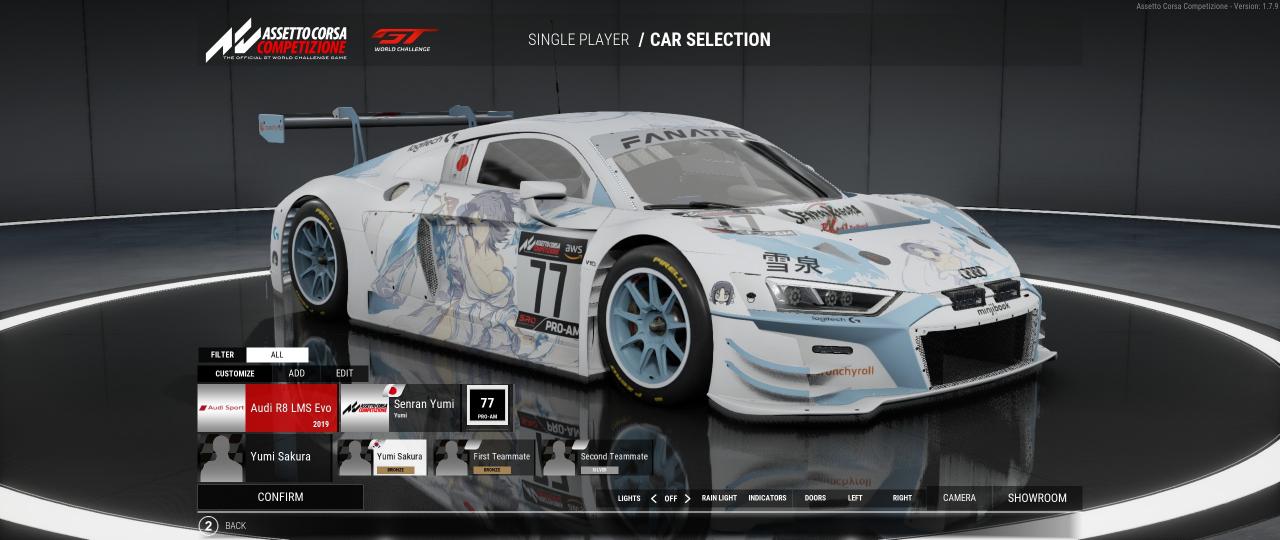Select the Senran Yumi team tile
This screenshot has width=1280, height=540.
click(x=400, y=408)
